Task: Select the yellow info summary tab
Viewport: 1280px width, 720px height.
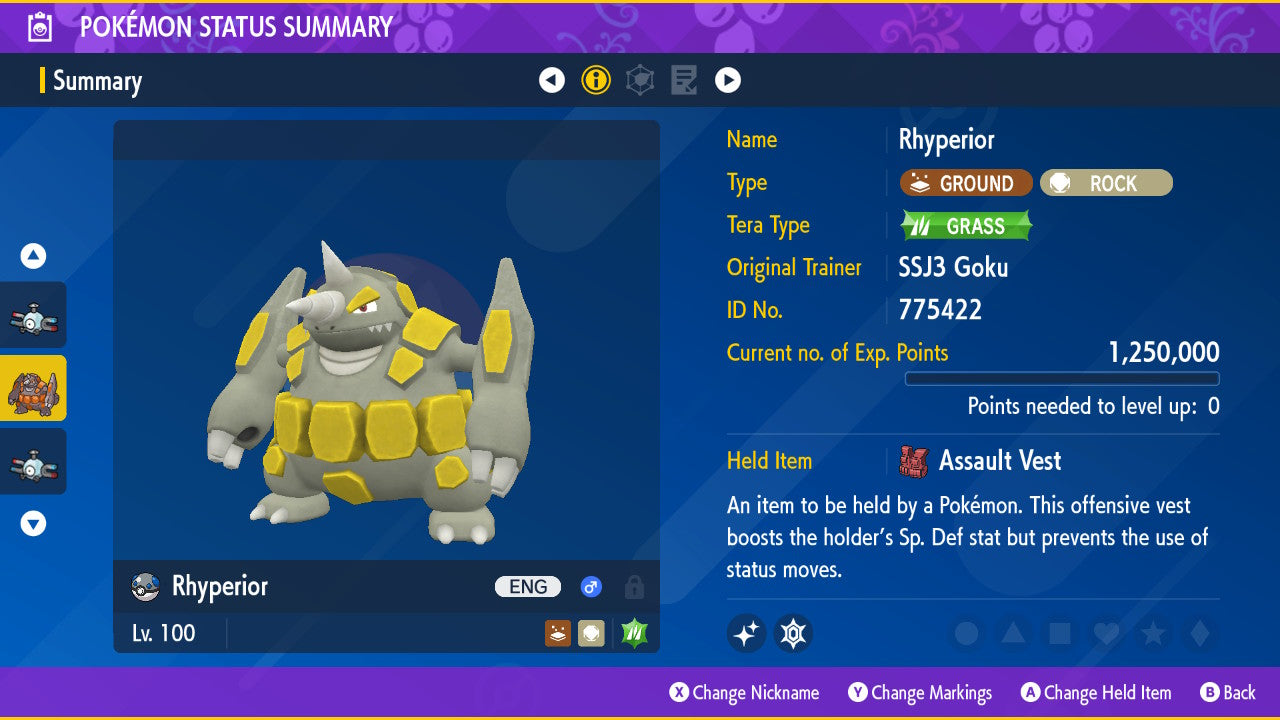Action: click(596, 80)
